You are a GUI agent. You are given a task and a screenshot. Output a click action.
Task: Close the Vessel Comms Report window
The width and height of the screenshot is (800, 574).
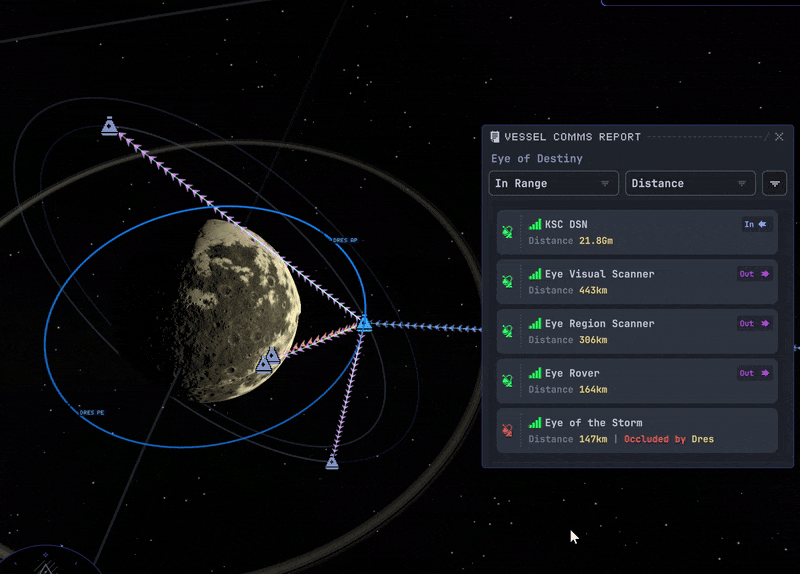[779, 137]
